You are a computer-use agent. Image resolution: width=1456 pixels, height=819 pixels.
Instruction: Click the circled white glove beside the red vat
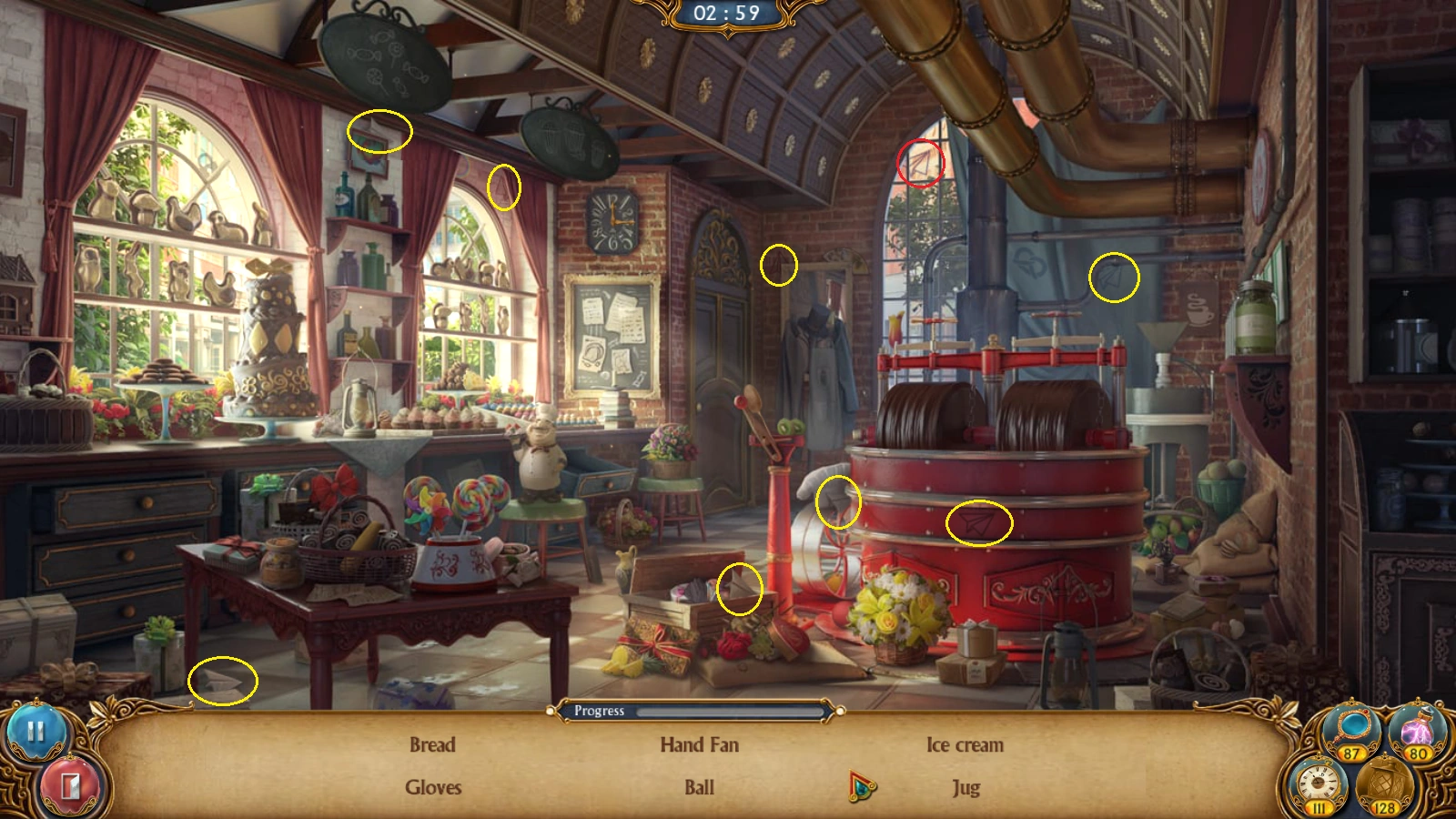(x=837, y=502)
